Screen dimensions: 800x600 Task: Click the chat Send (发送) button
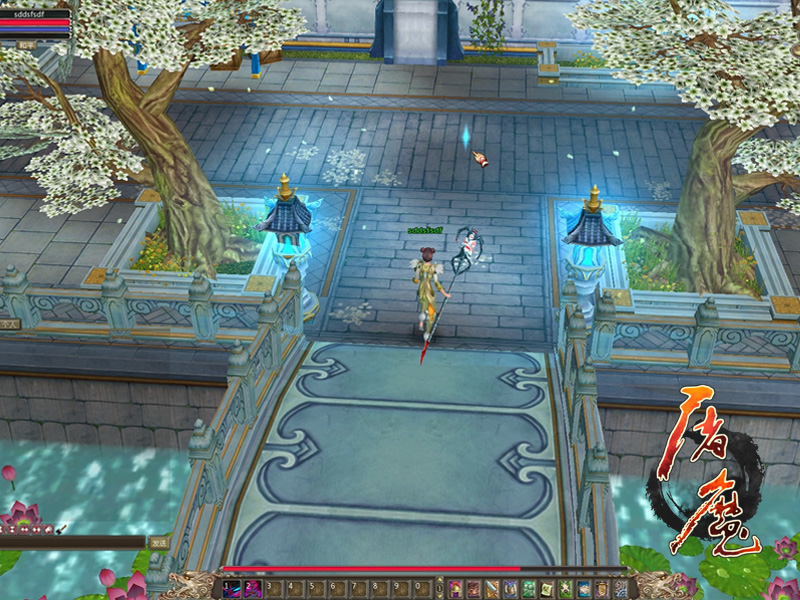click(x=159, y=542)
